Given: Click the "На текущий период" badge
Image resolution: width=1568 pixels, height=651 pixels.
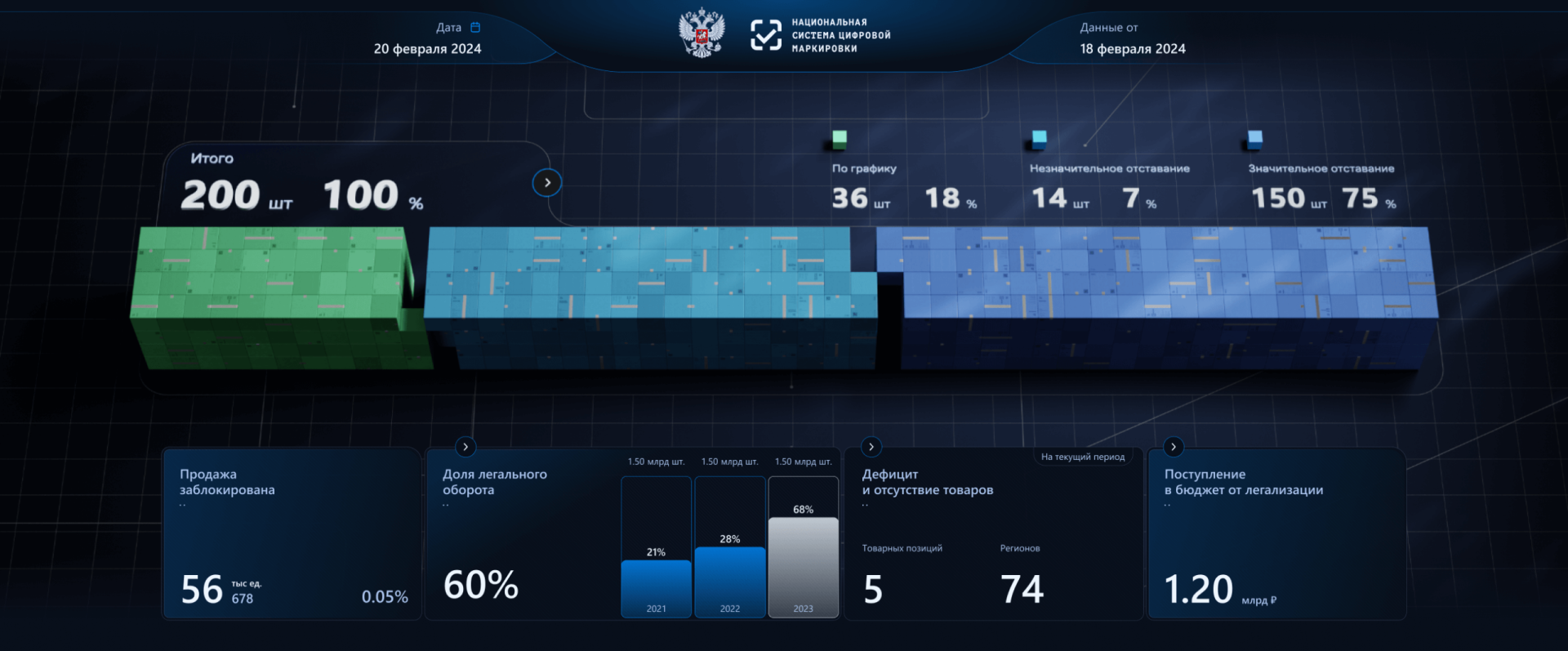Looking at the screenshot, I should pos(1083,457).
